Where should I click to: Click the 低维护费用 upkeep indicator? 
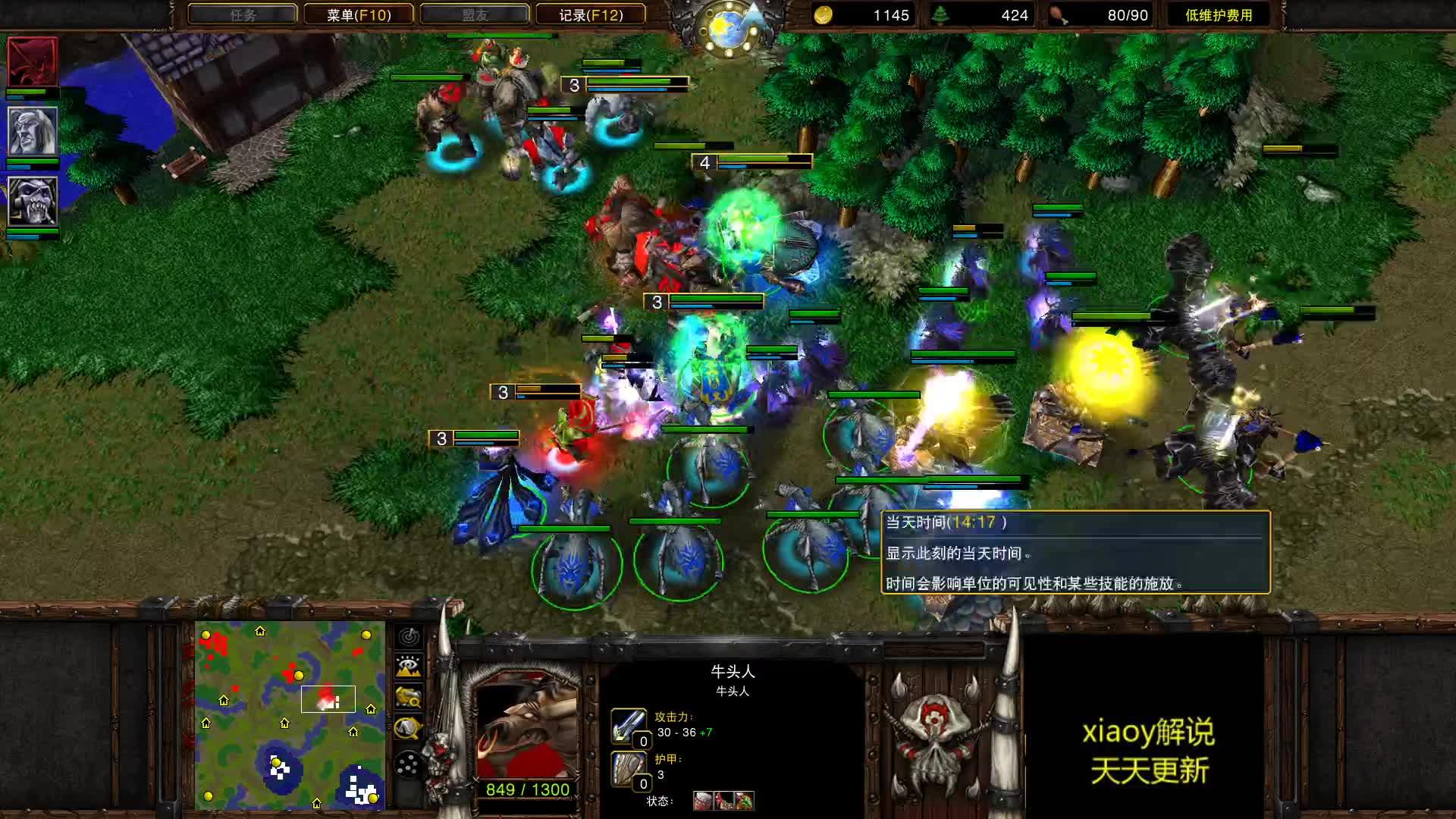point(1219,15)
